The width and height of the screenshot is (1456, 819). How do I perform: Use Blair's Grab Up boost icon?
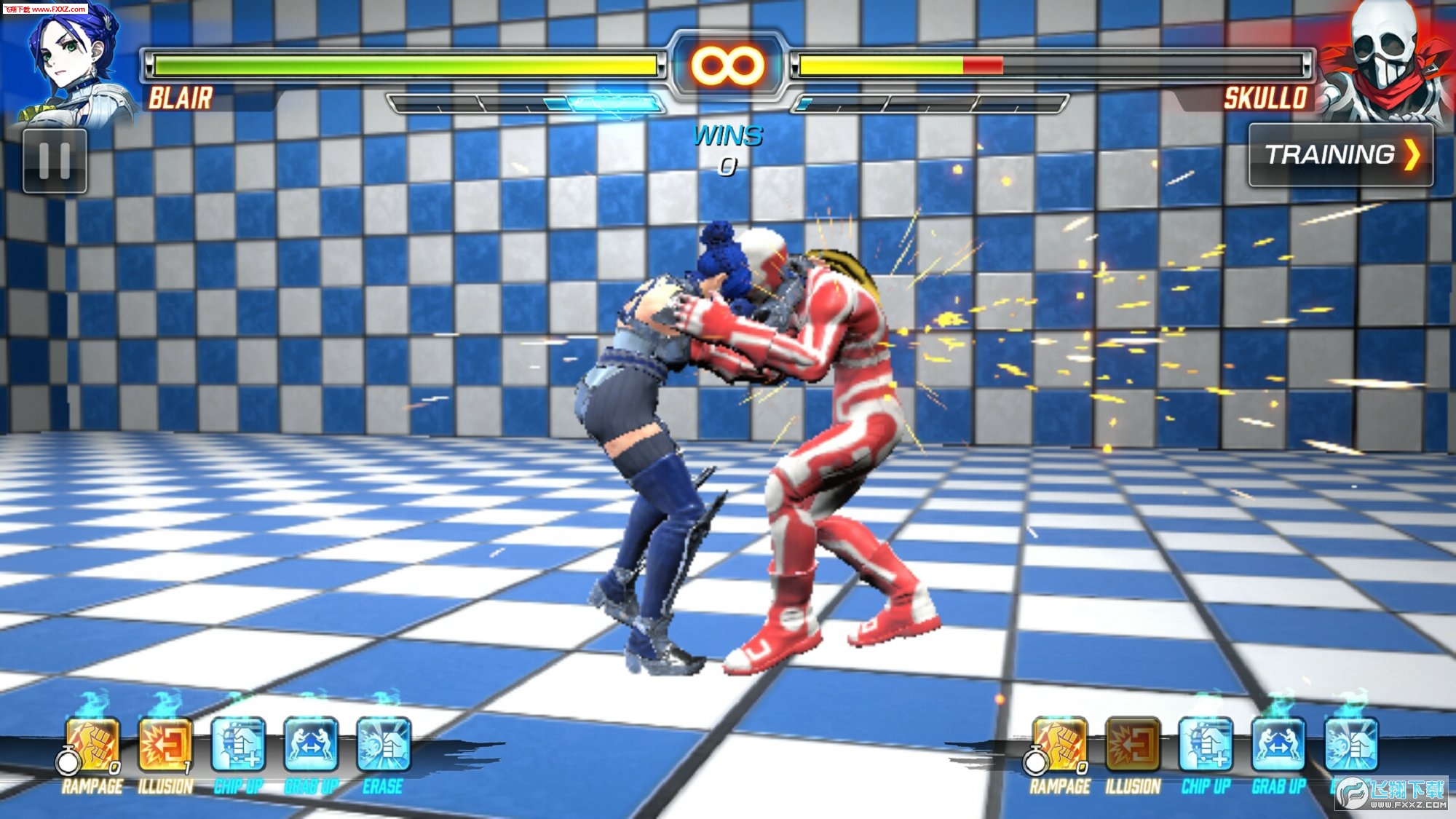pyautogui.click(x=311, y=744)
